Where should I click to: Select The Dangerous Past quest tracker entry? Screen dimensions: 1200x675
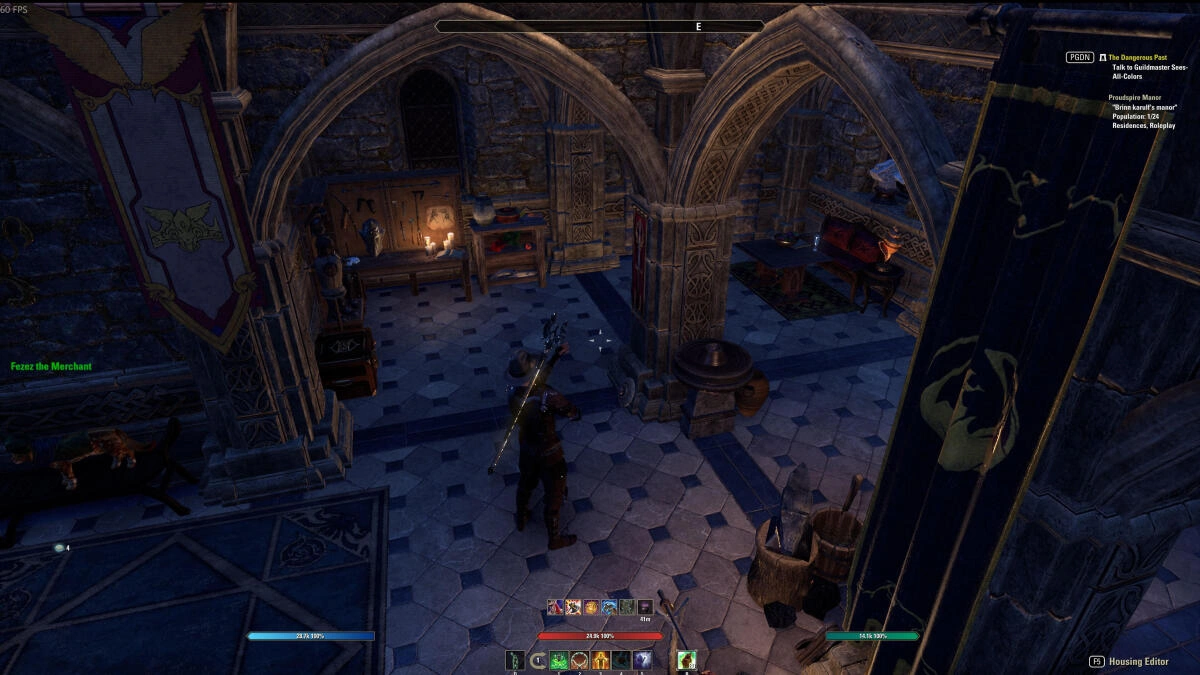point(1138,58)
